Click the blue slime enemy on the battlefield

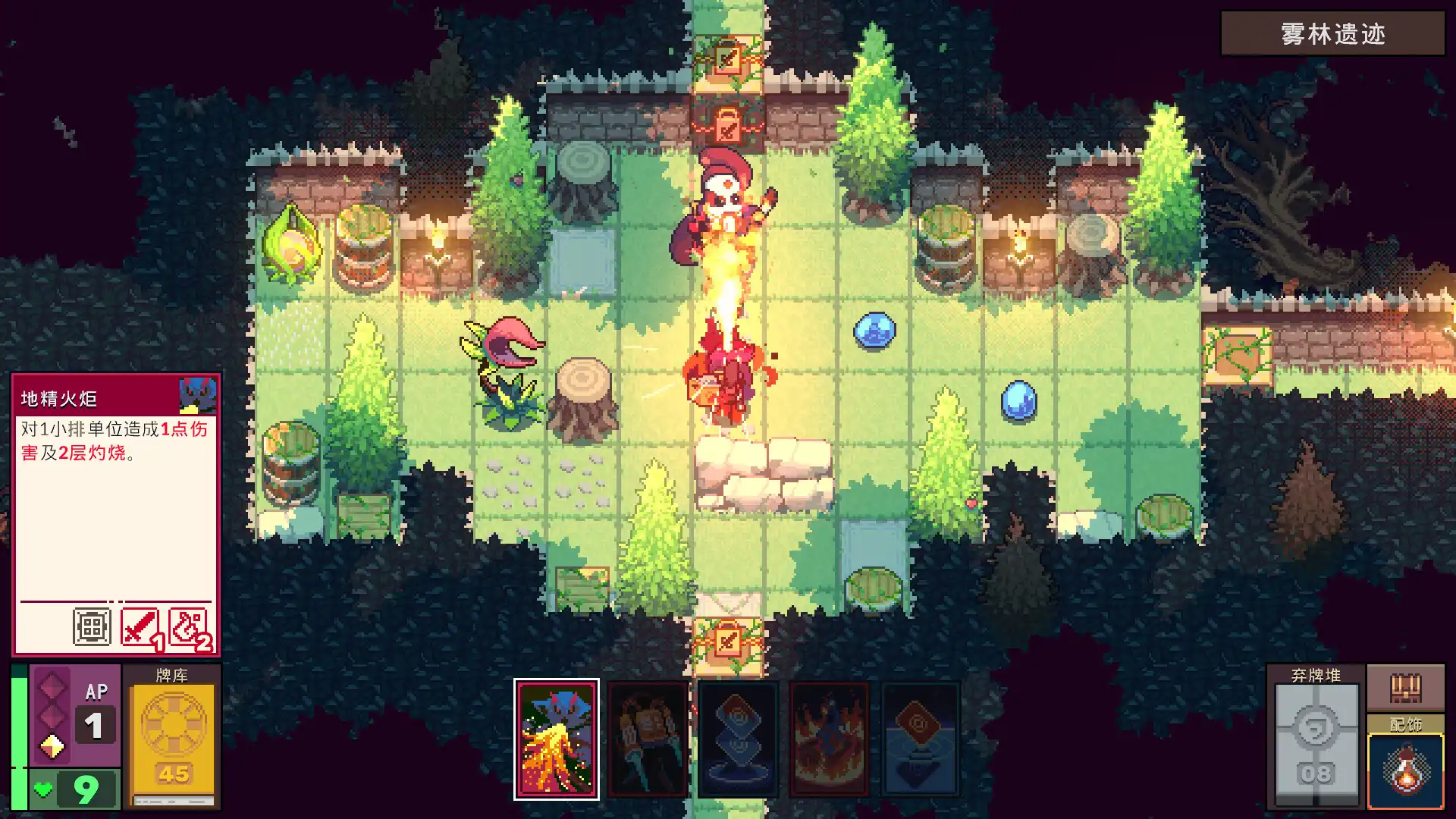tap(874, 331)
